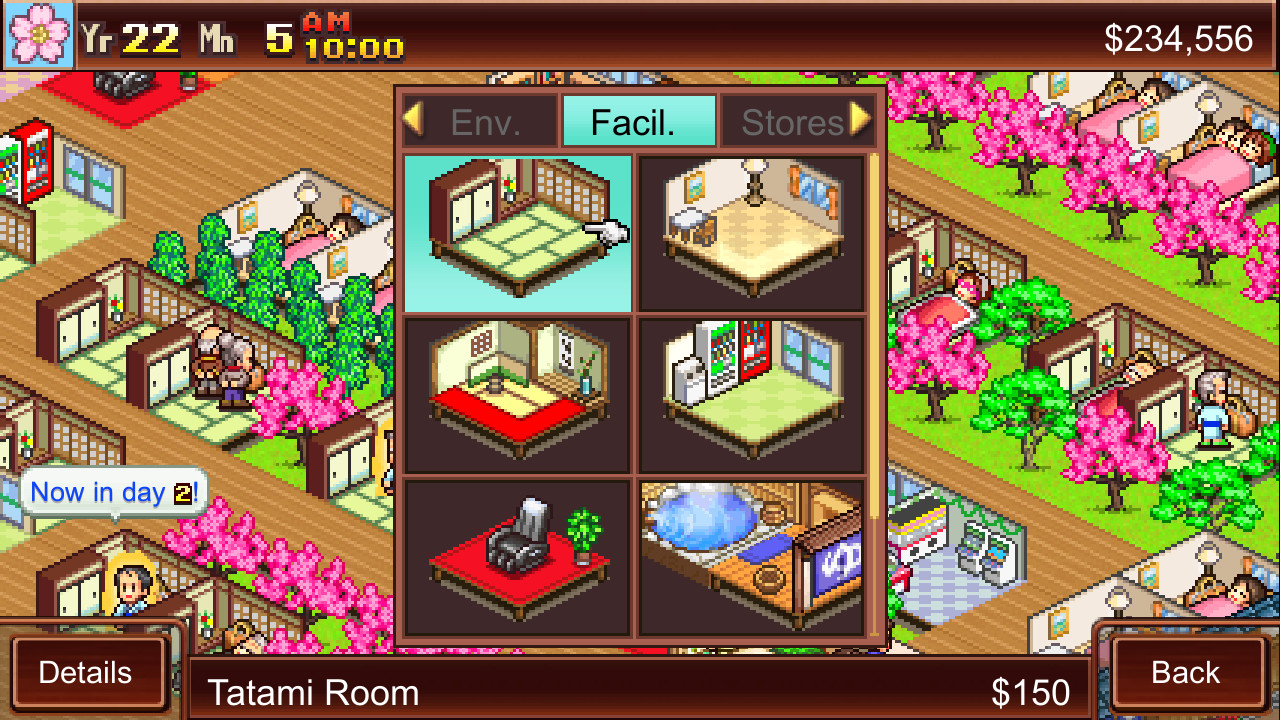Switch to the Env. tab
Image resolution: width=1280 pixels, height=720 pixels.
495,121
